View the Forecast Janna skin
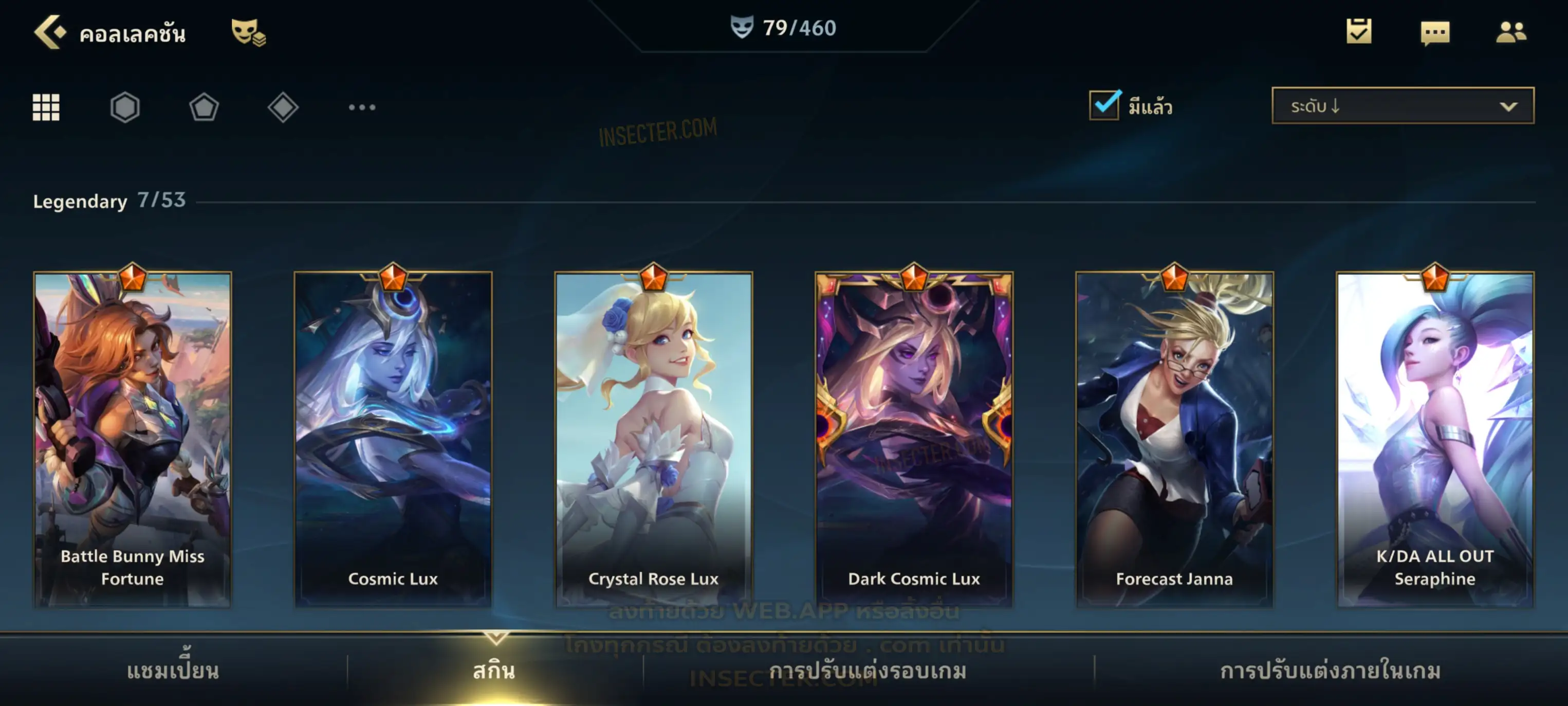Screen dimensions: 1568x706 pyautogui.click(x=1175, y=439)
